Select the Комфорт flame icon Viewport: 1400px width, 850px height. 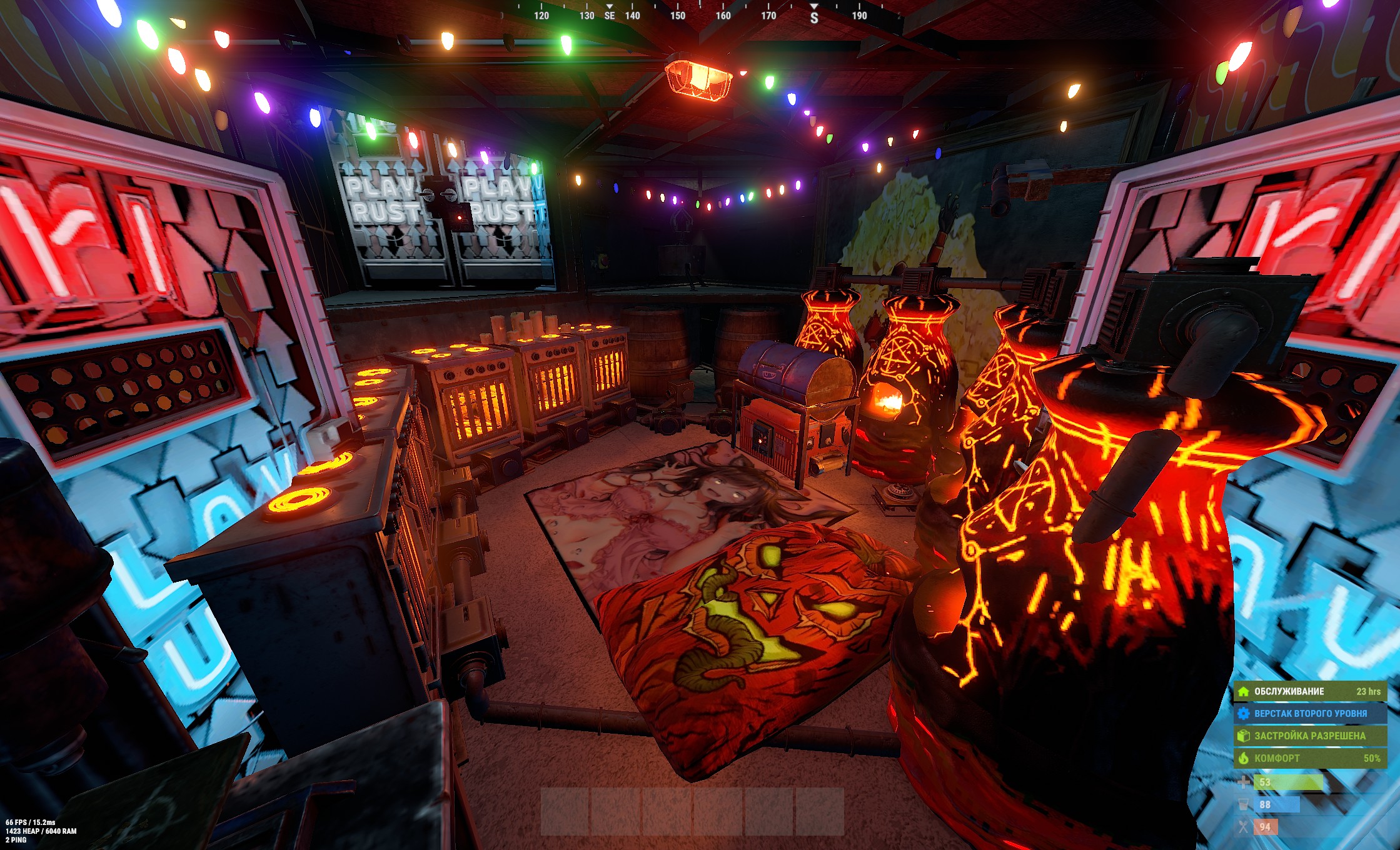point(1244,758)
